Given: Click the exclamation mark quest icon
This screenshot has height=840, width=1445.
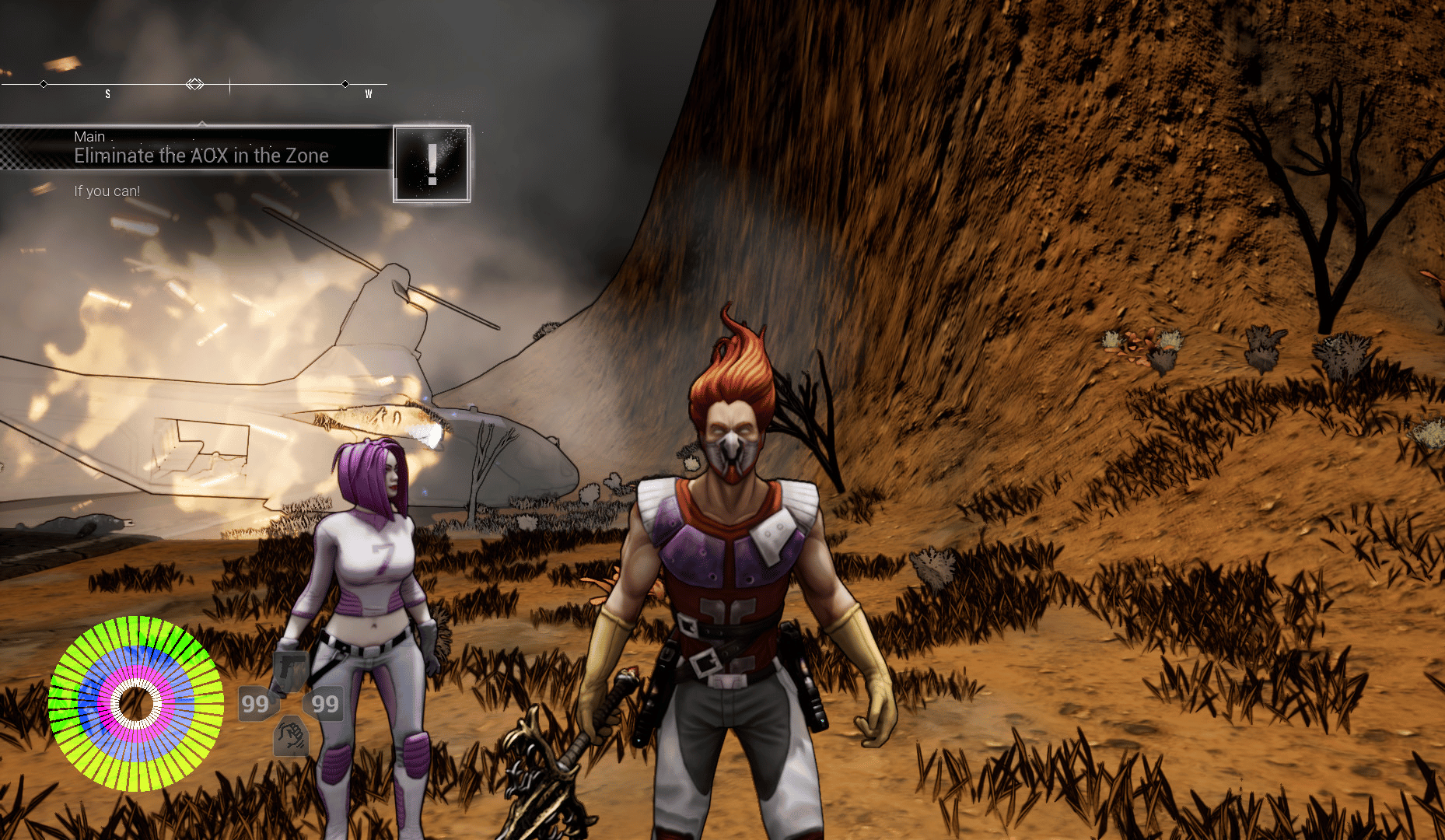Looking at the screenshot, I should [432, 164].
